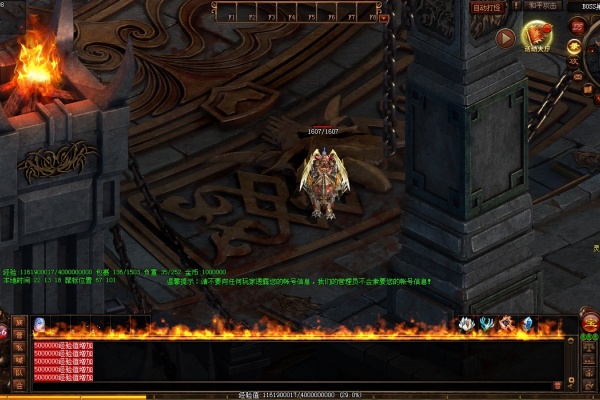Open the 活动大厅 activity hall
The width and height of the screenshot is (600, 400).
coord(539,37)
